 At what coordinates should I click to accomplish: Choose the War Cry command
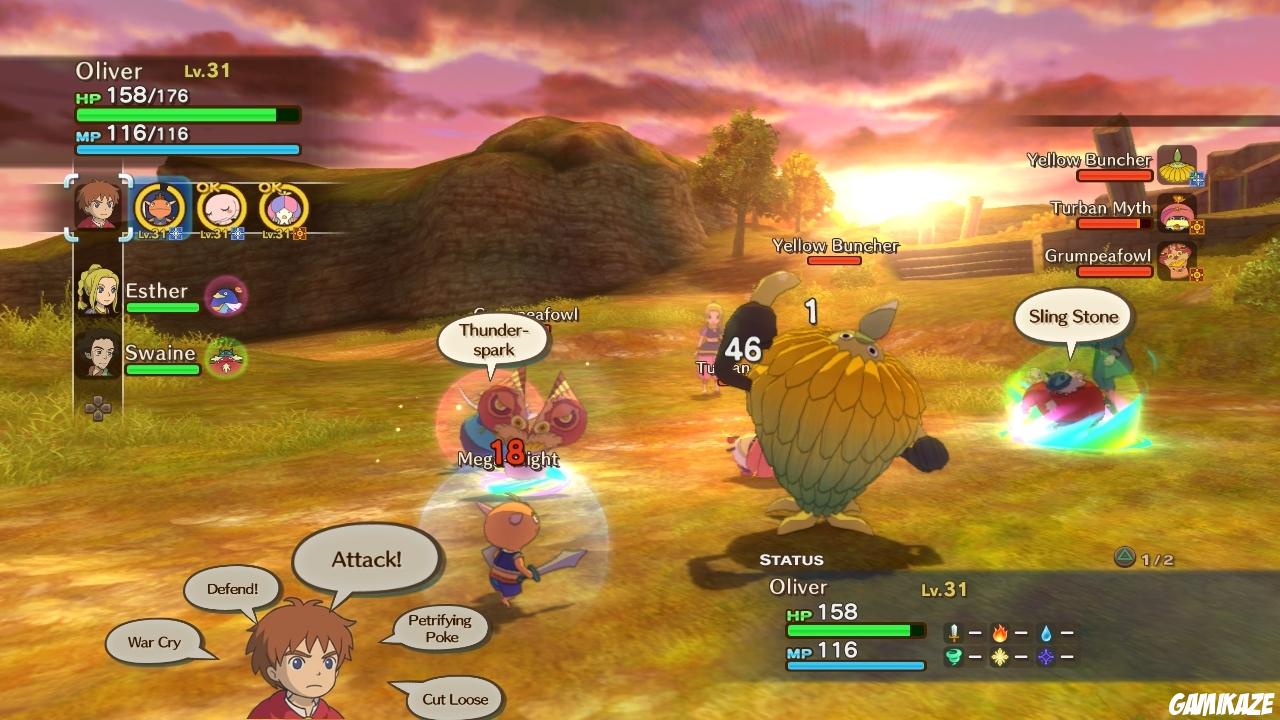[x=152, y=642]
